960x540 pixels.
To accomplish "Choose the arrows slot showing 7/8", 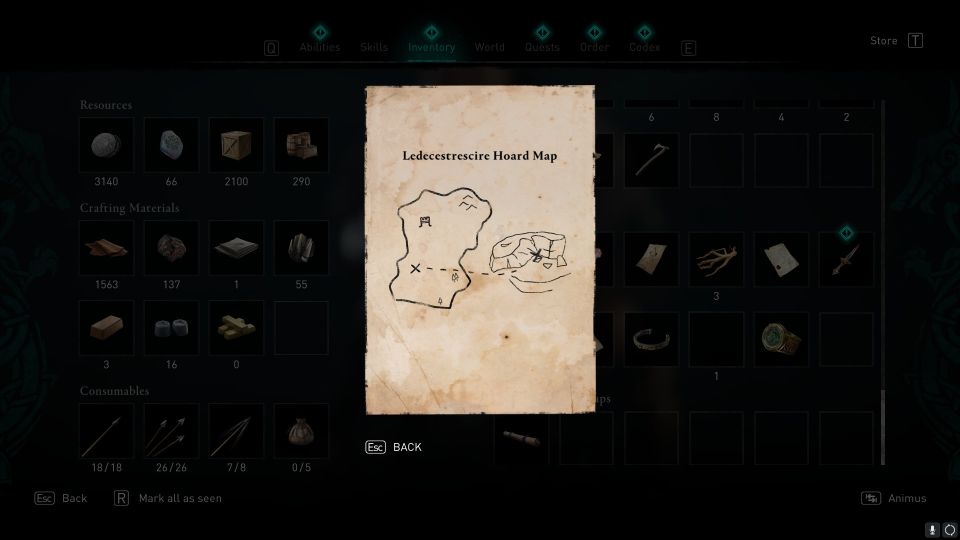I will [236, 430].
